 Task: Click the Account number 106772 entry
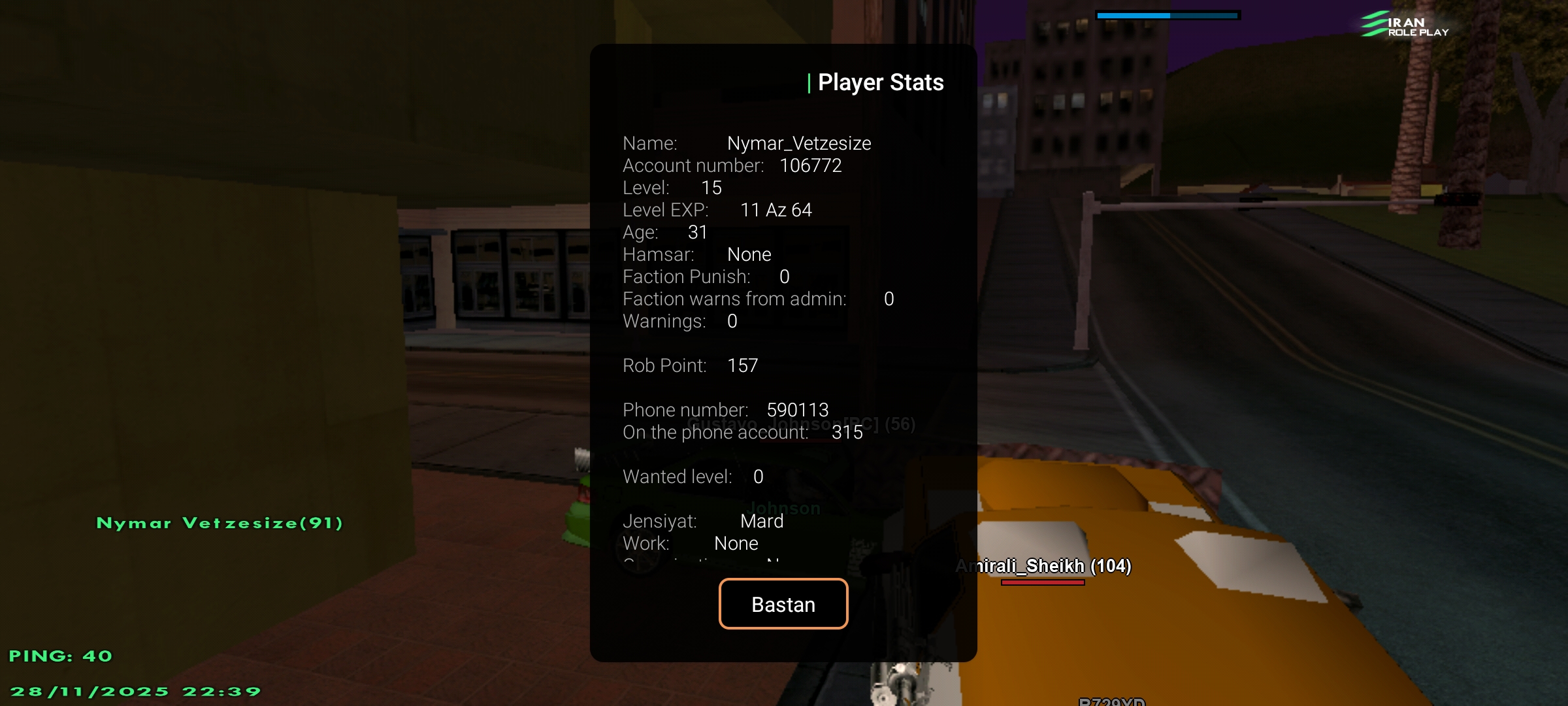click(732, 165)
